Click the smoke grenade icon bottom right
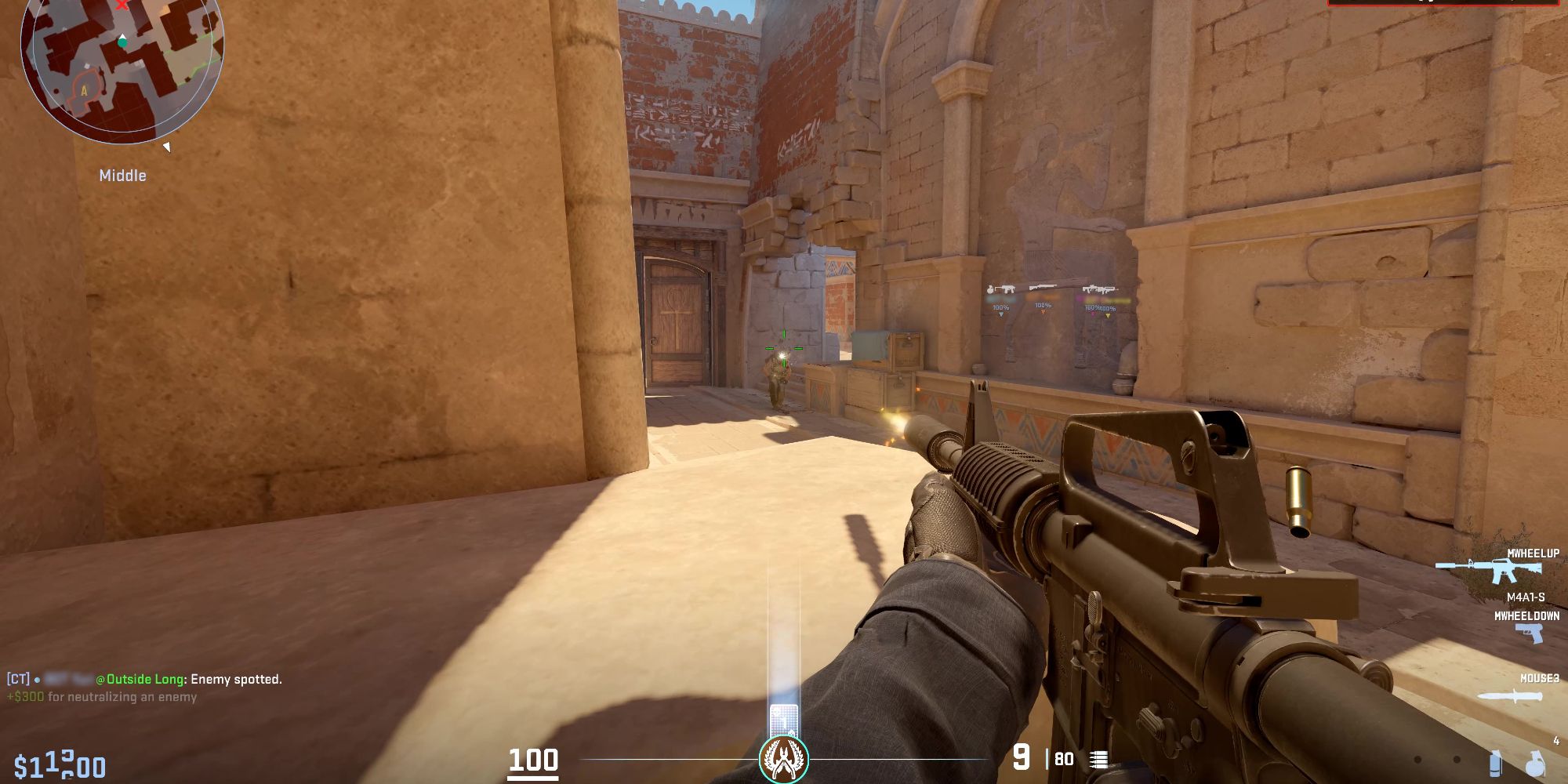 point(1495,764)
